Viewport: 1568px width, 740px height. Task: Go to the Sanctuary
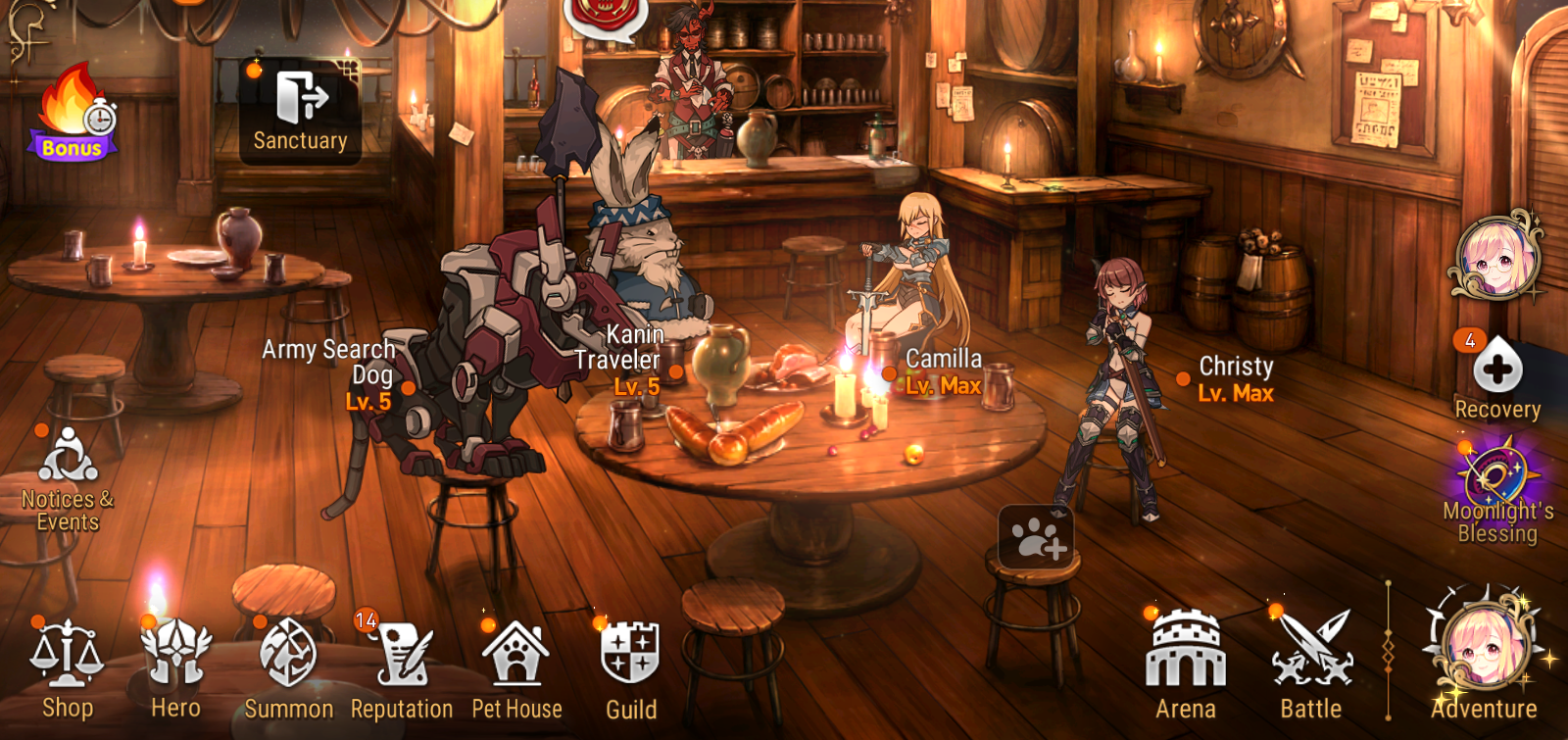301,110
